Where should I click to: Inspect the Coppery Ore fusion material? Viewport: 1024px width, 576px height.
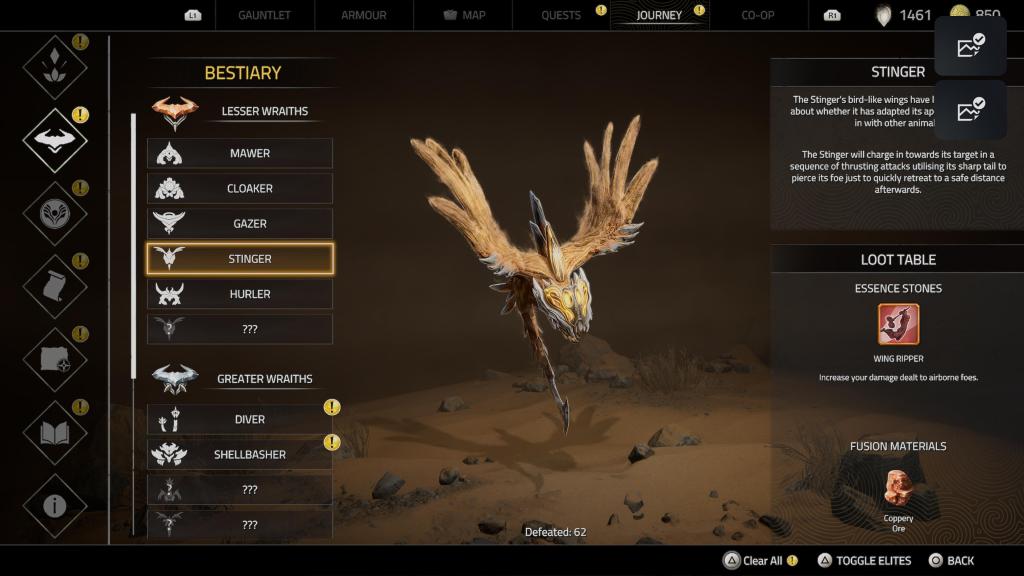pyautogui.click(x=898, y=489)
